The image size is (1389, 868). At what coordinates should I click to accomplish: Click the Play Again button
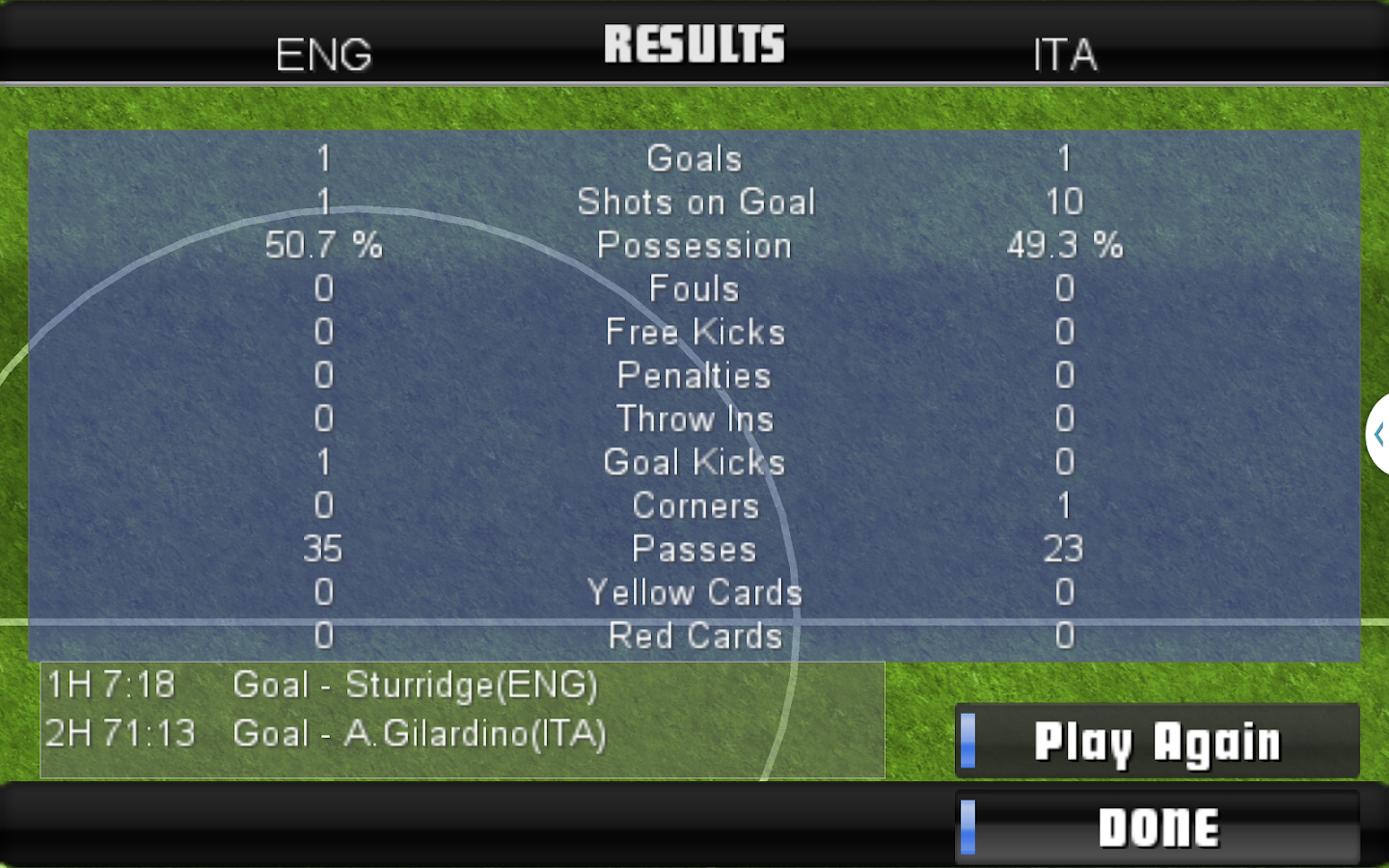coord(1157,742)
